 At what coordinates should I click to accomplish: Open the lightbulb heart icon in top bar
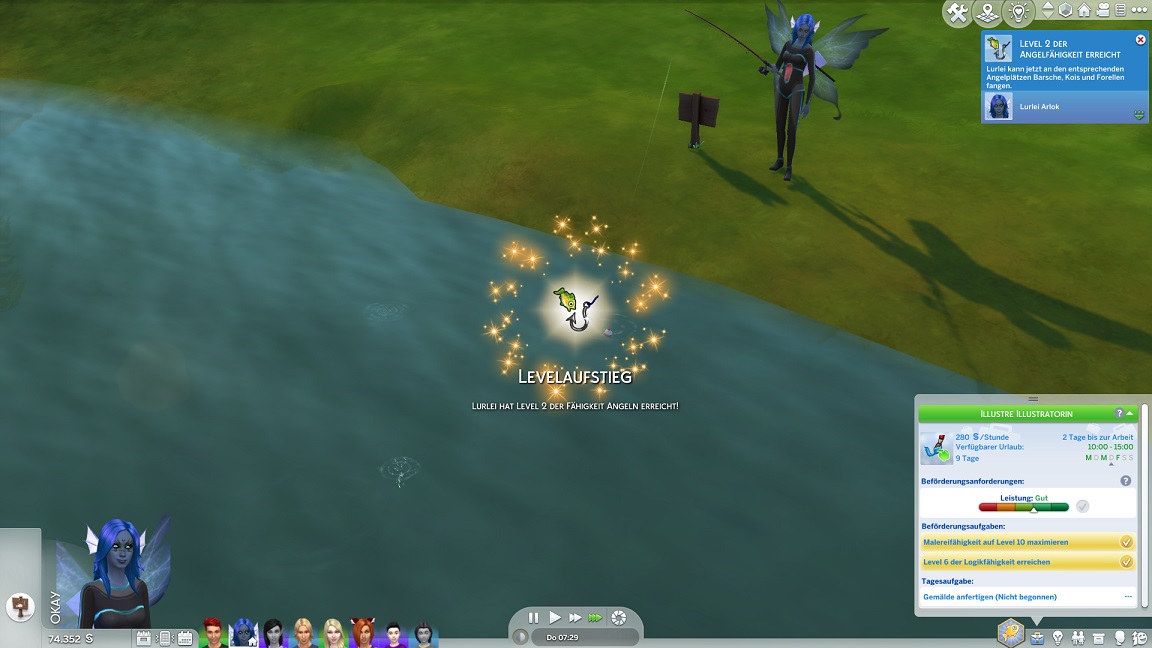pyautogui.click(x=1017, y=12)
